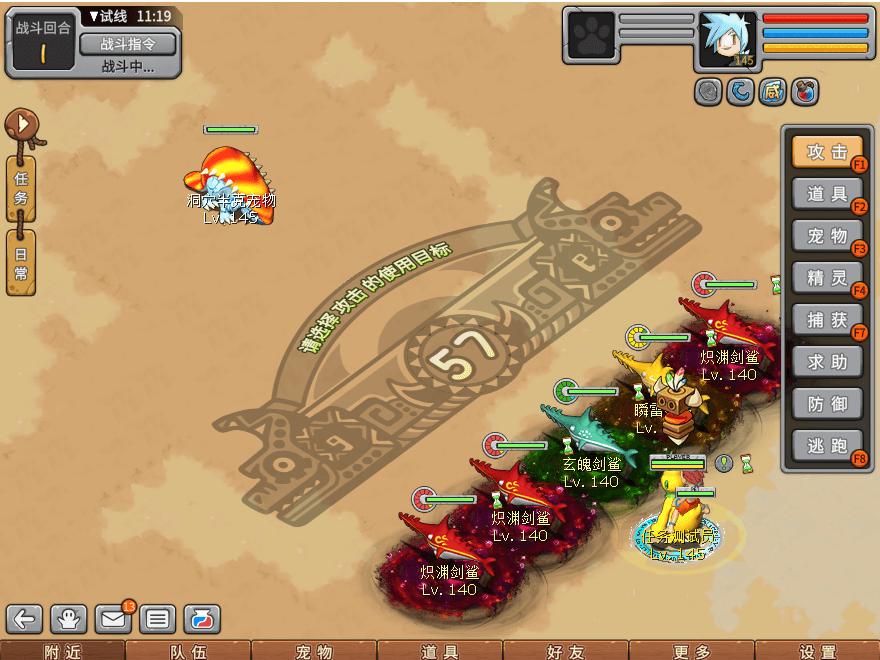Open the 设置 (Settings) bottom tab
Image resolution: width=880 pixels, height=660 pixels.
816,652
